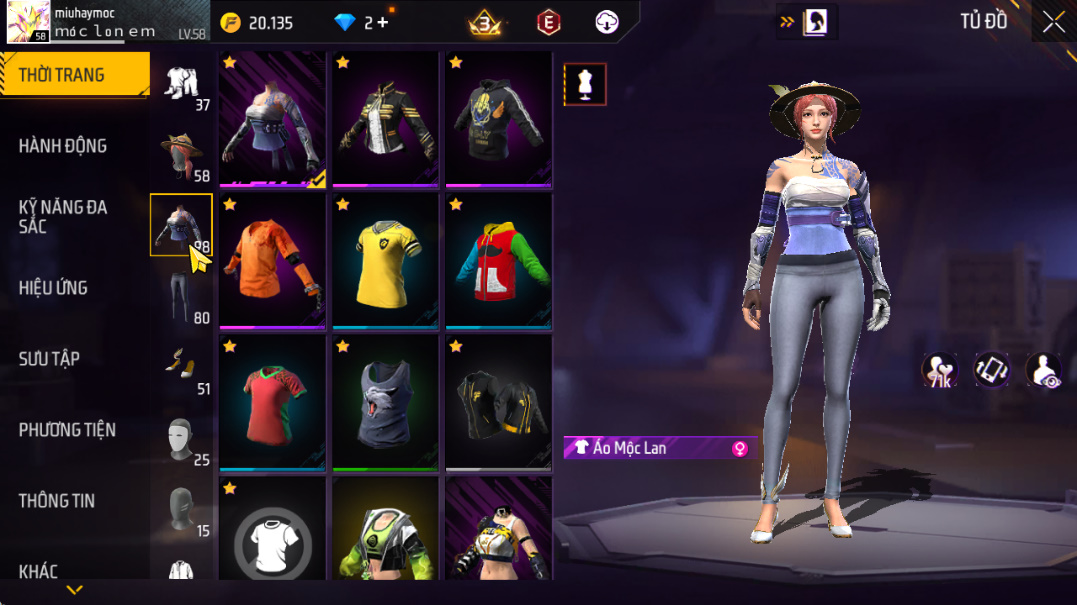Select the Kỹ Năng Đa Sắc tab
Viewport: 1077px width, 605px height.
[x=63, y=217]
